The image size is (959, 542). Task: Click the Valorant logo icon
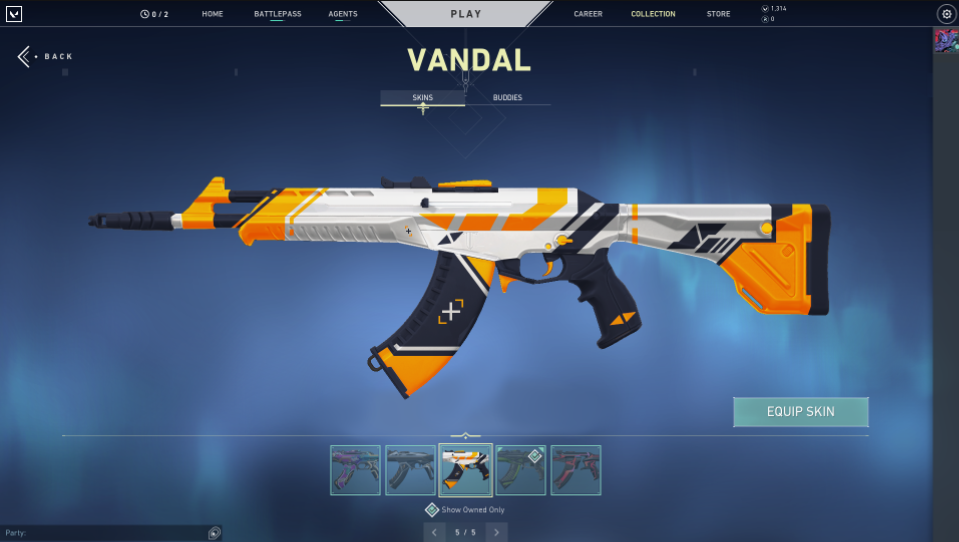(x=14, y=14)
